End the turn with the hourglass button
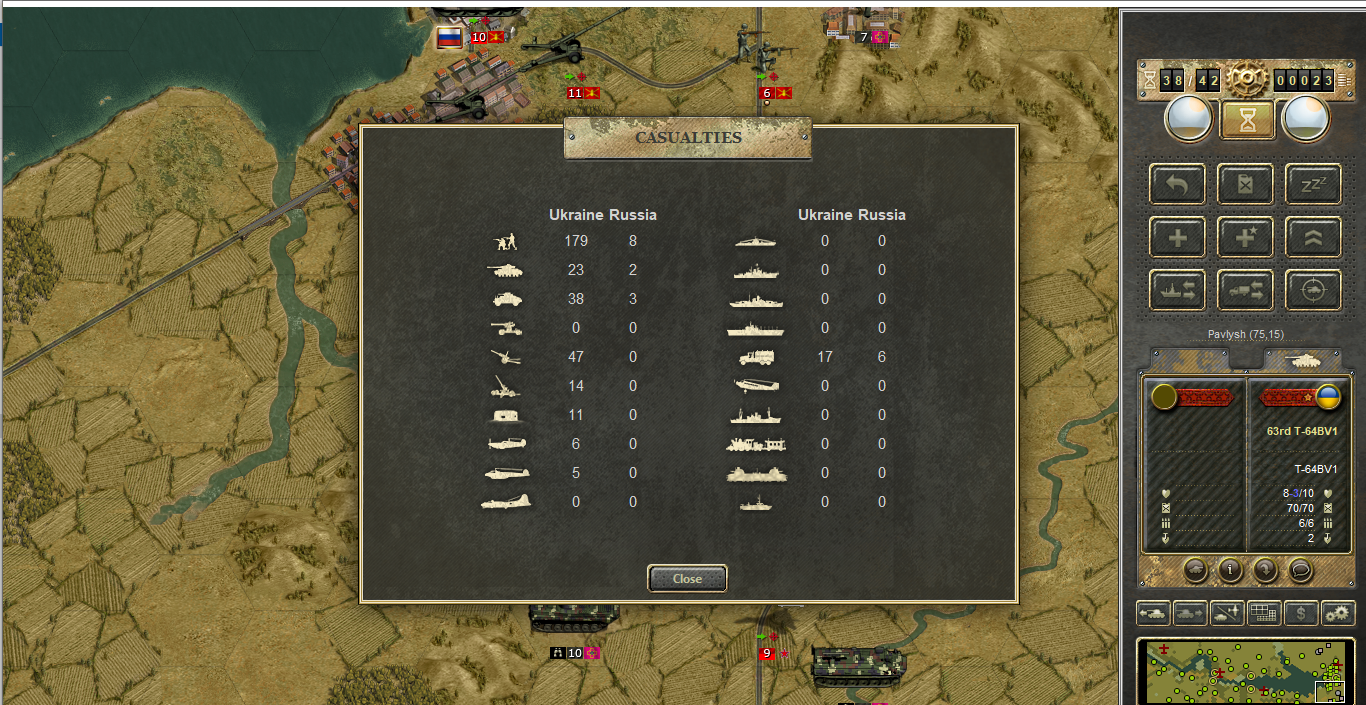This screenshot has height=705, width=1366. click(x=1245, y=120)
